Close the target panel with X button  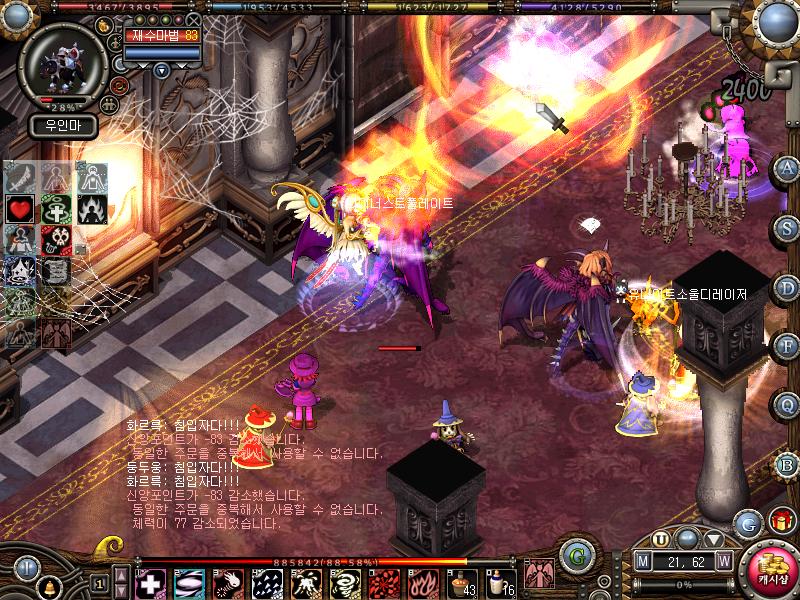(x=193, y=19)
